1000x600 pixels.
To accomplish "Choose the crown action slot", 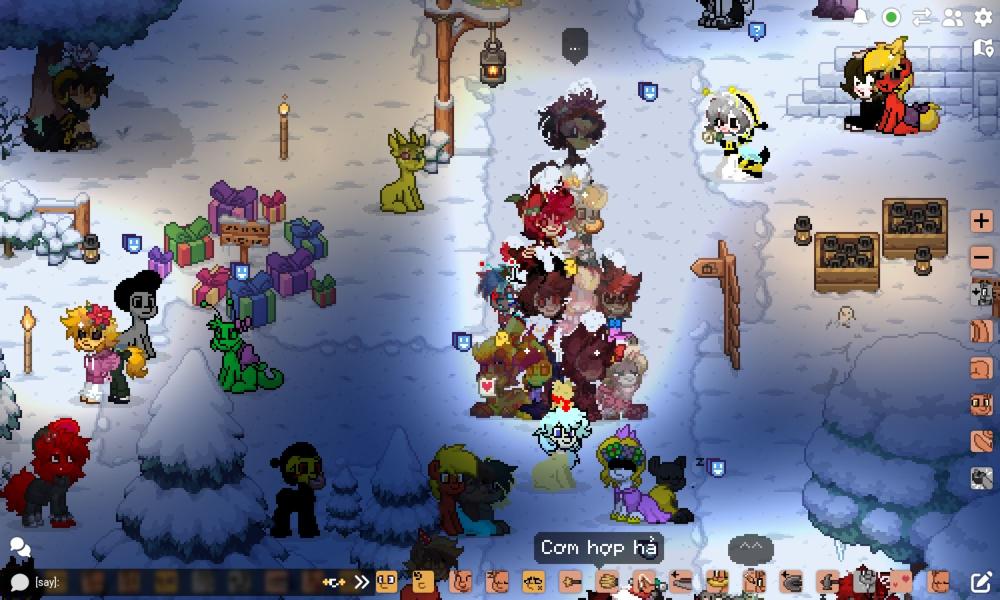I will click(716, 580).
